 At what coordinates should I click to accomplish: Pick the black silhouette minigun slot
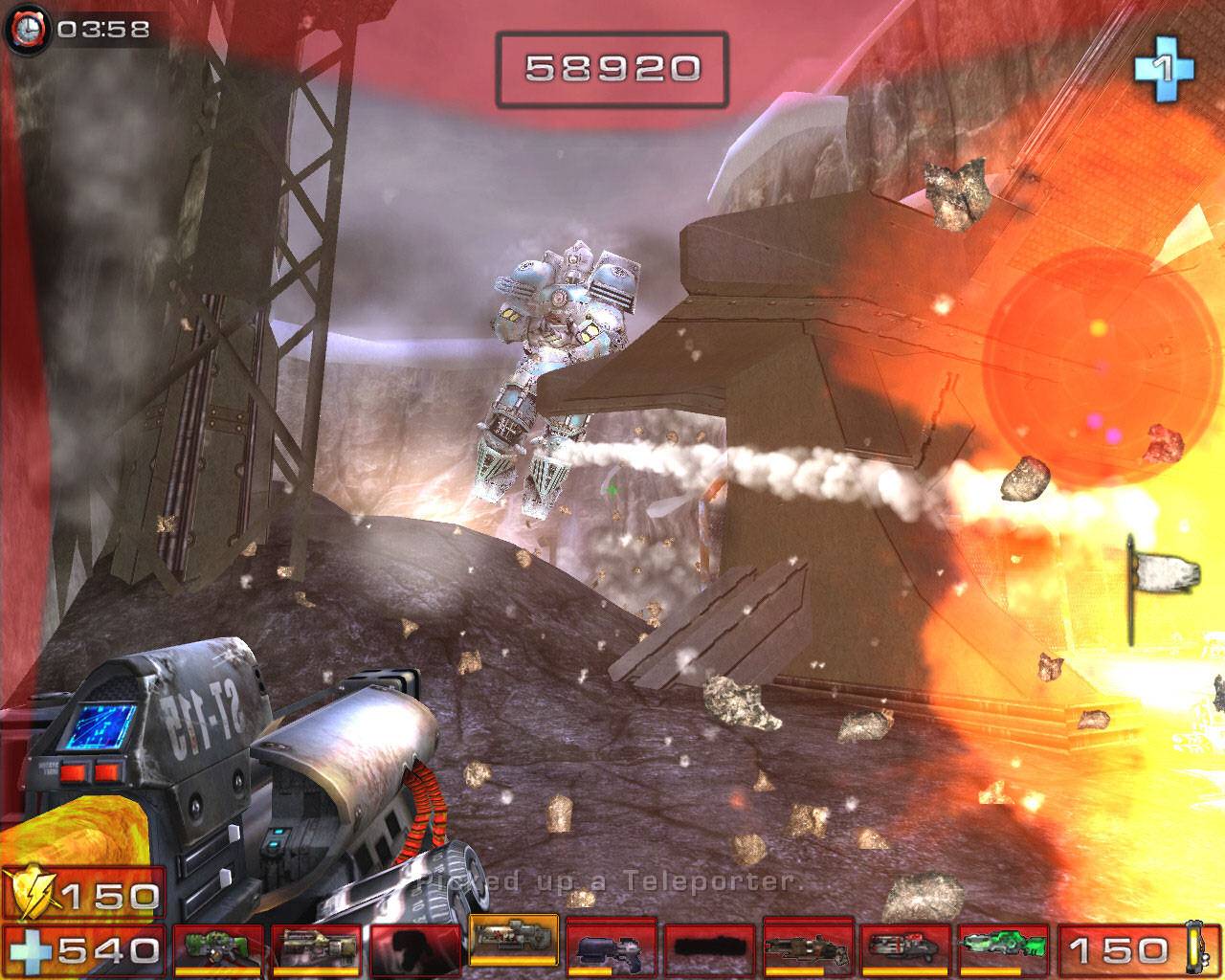point(708,947)
